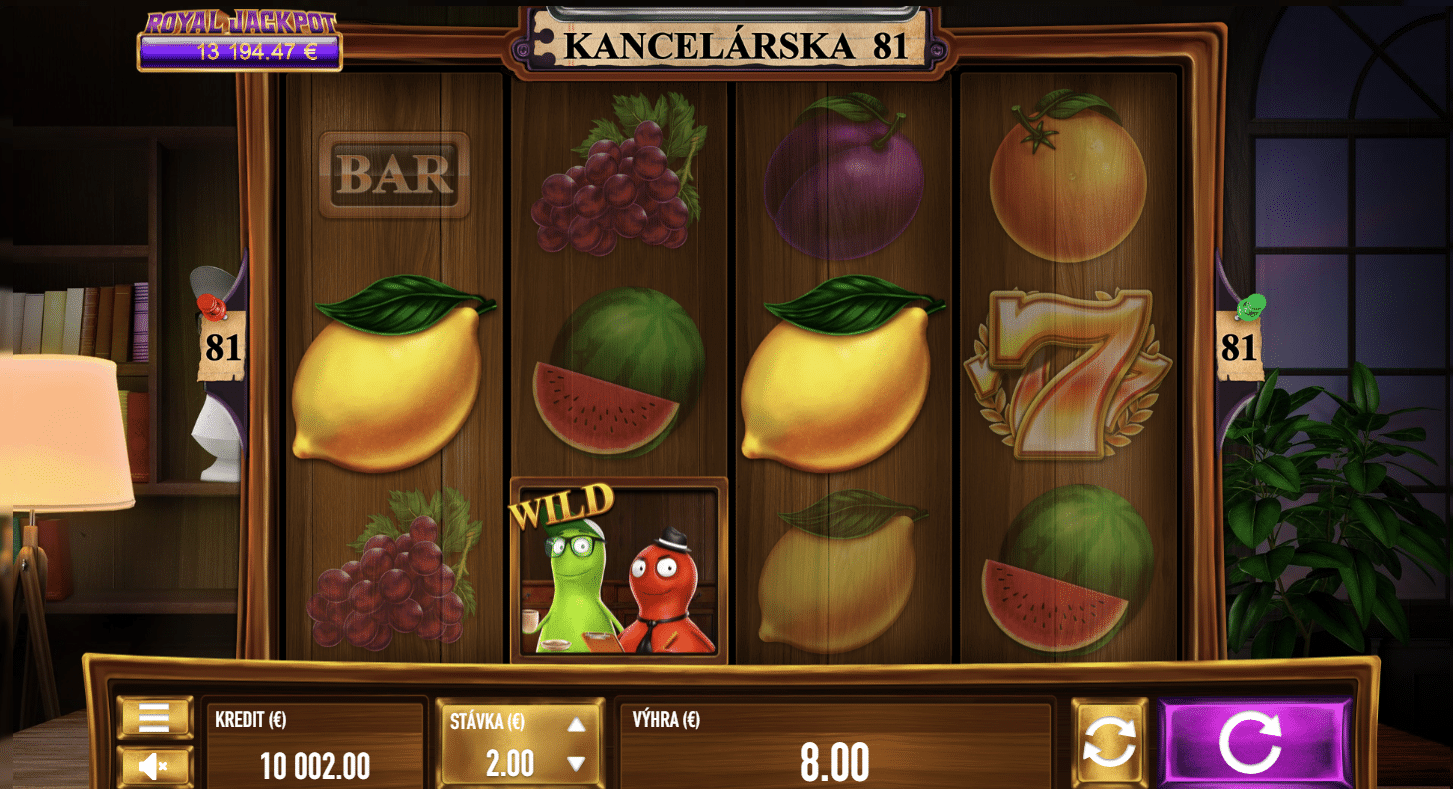Activate the autoplay spin icon
This screenshot has width=1453, height=789.
coord(1110,740)
